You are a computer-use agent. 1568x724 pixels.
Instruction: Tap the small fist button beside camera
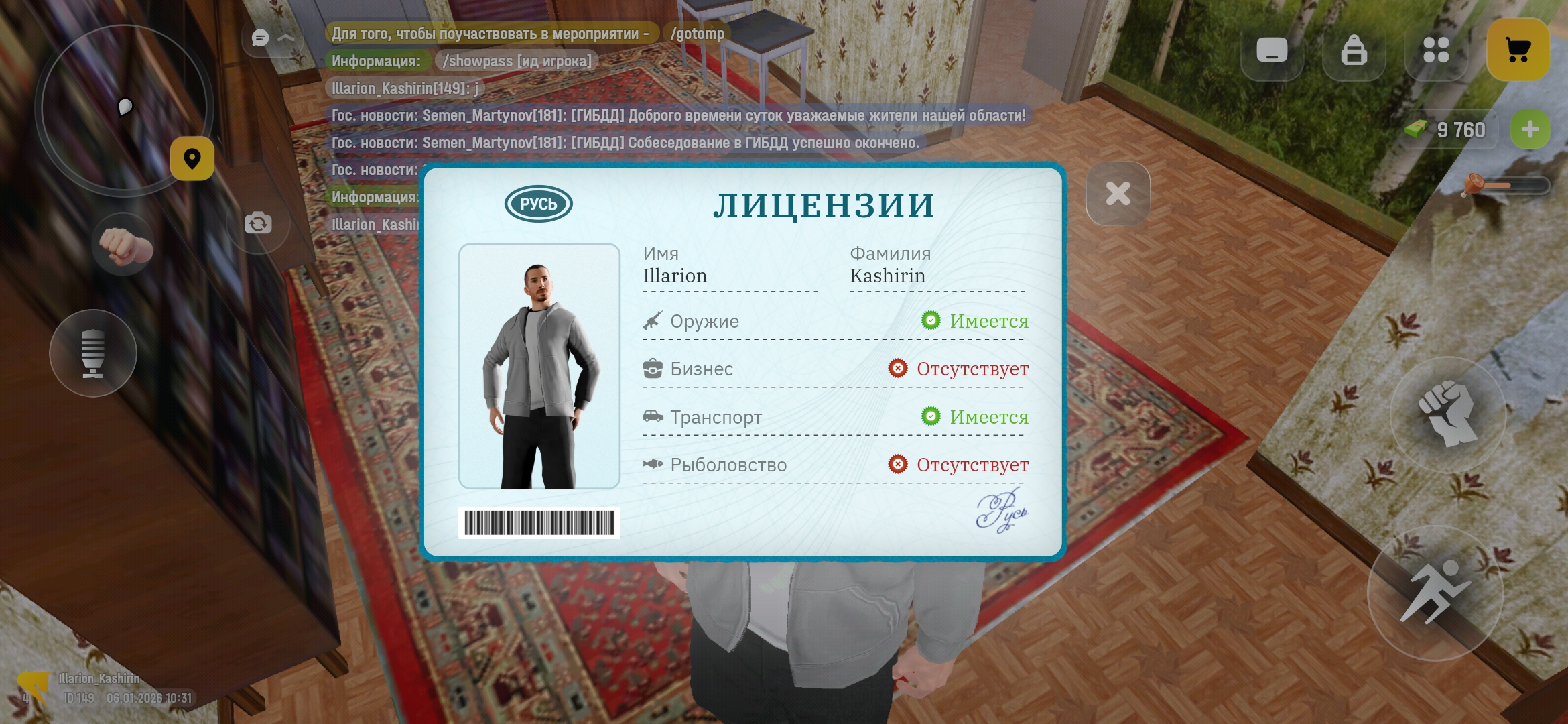124,246
